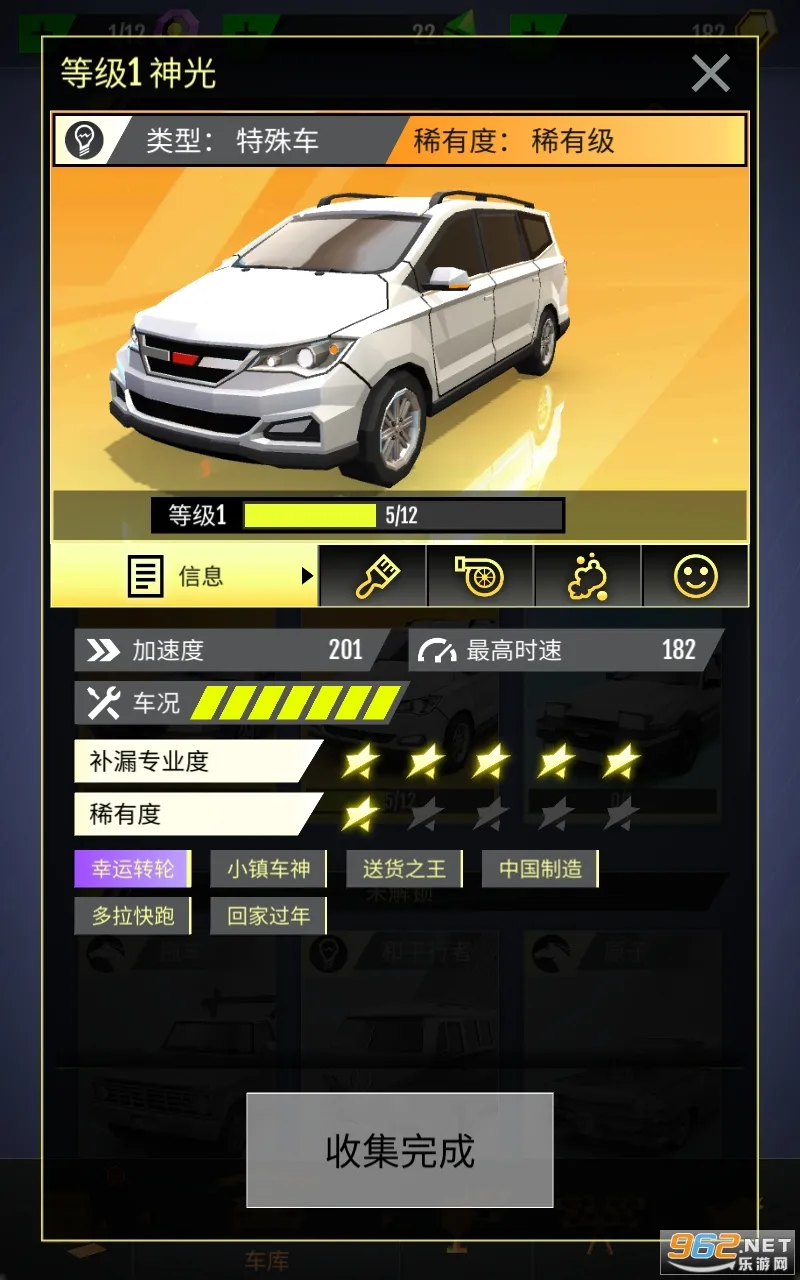
Task: Click the lightbulb car type icon
Action: [x=85, y=141]
